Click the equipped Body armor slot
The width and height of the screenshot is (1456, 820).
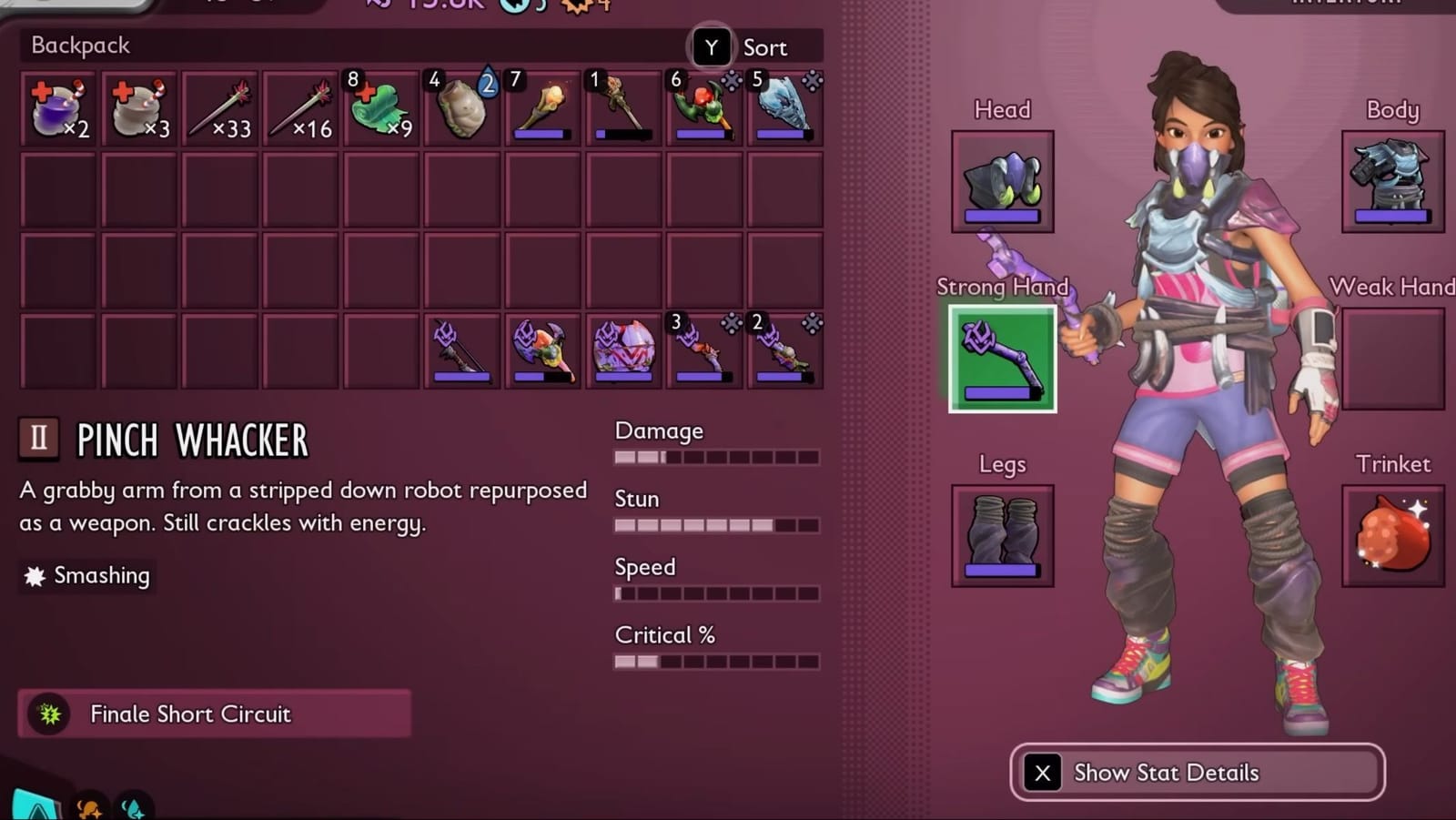pyautogui.click(x=1392, y=179)
